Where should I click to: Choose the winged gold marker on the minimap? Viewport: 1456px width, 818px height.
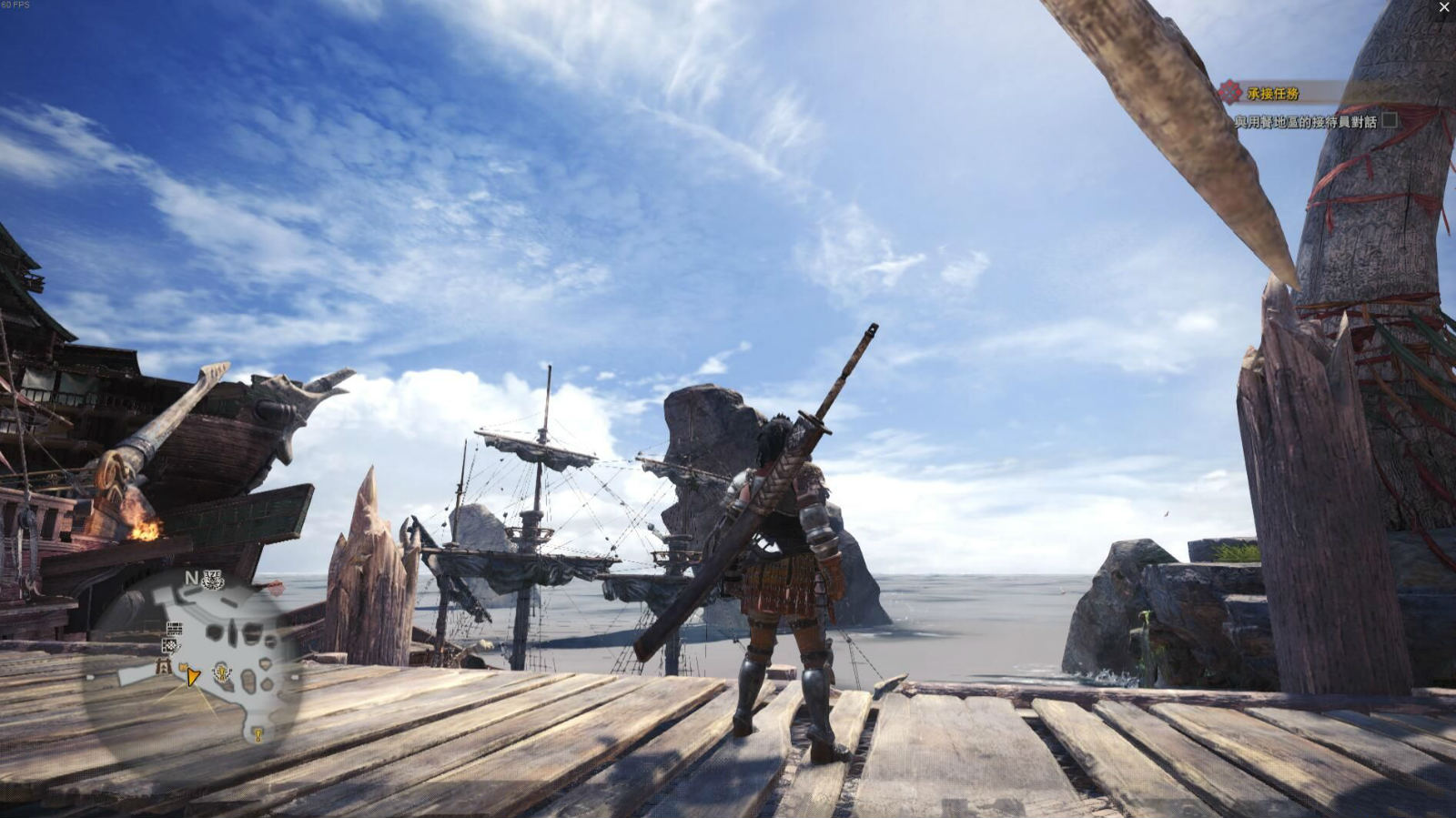(221, 672)
